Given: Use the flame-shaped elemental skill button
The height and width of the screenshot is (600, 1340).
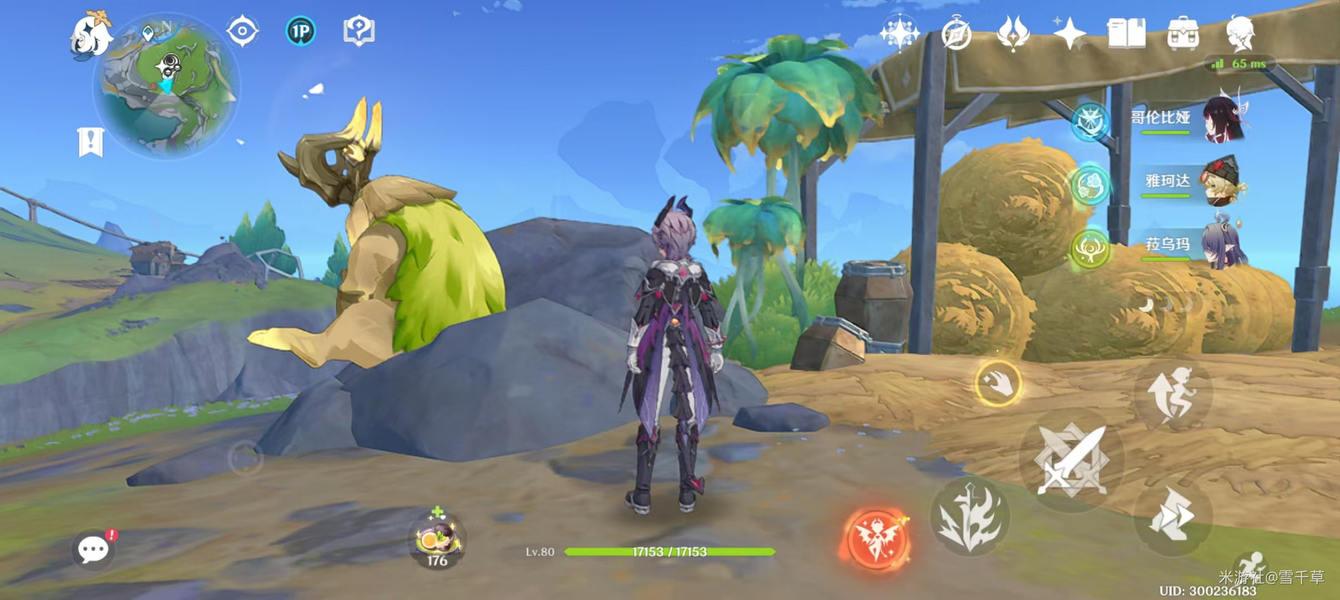Looking at the screenshot, I should coord(969,516).
